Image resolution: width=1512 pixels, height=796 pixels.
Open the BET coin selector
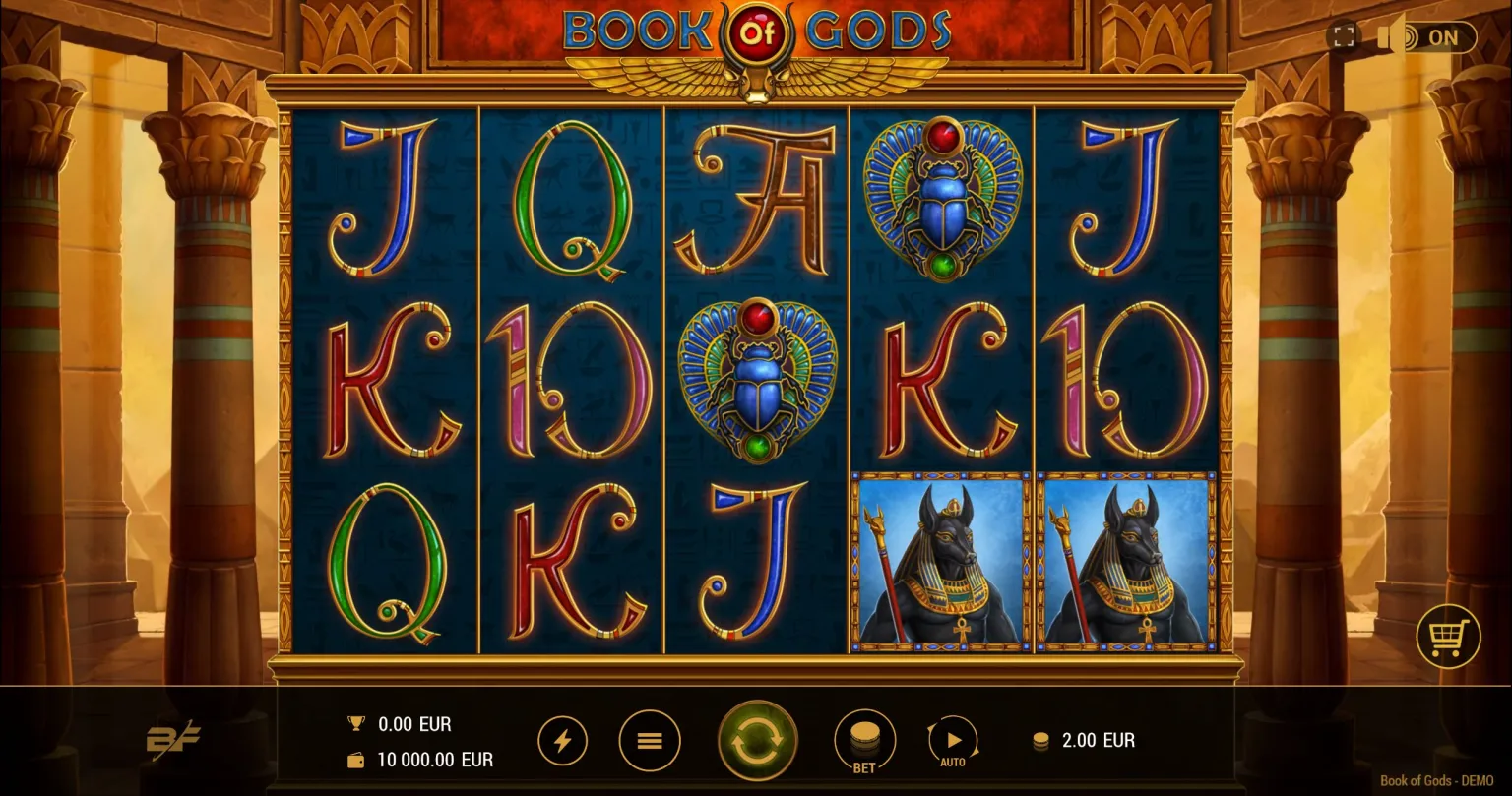coord(863,740)
